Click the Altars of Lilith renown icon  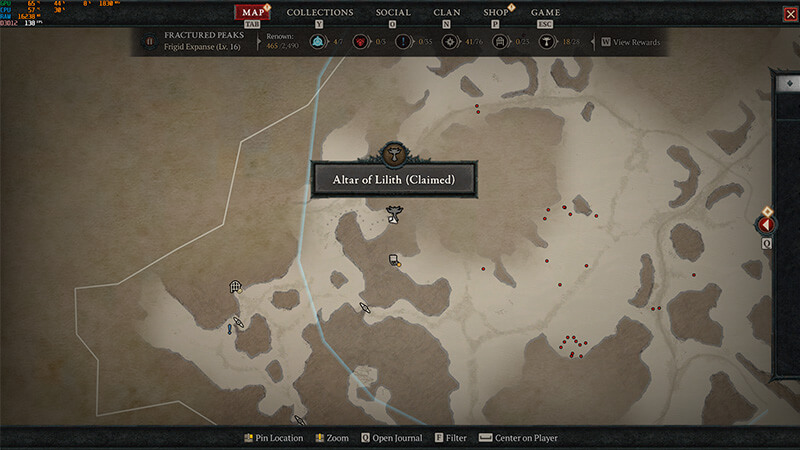pyautogui.click(x=548, y=42)
